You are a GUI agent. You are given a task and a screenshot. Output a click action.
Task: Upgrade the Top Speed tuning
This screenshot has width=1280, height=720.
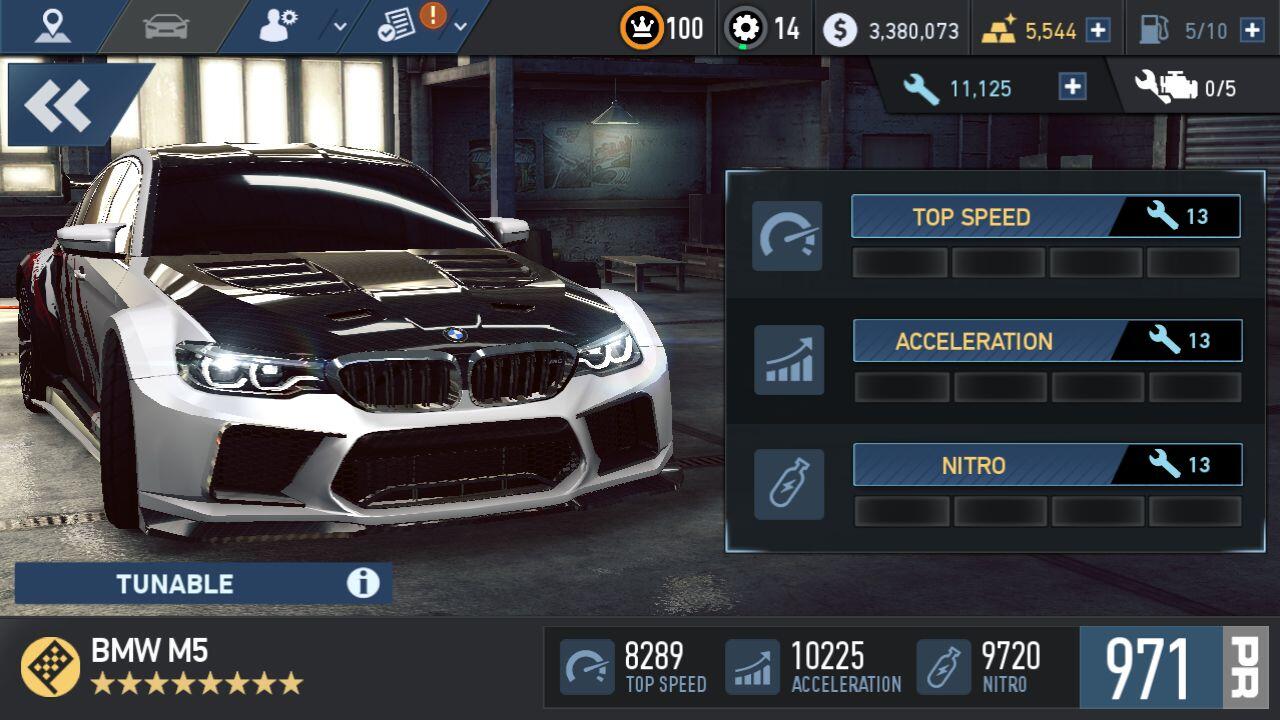pyautogui.click(x=1045, y=217)
